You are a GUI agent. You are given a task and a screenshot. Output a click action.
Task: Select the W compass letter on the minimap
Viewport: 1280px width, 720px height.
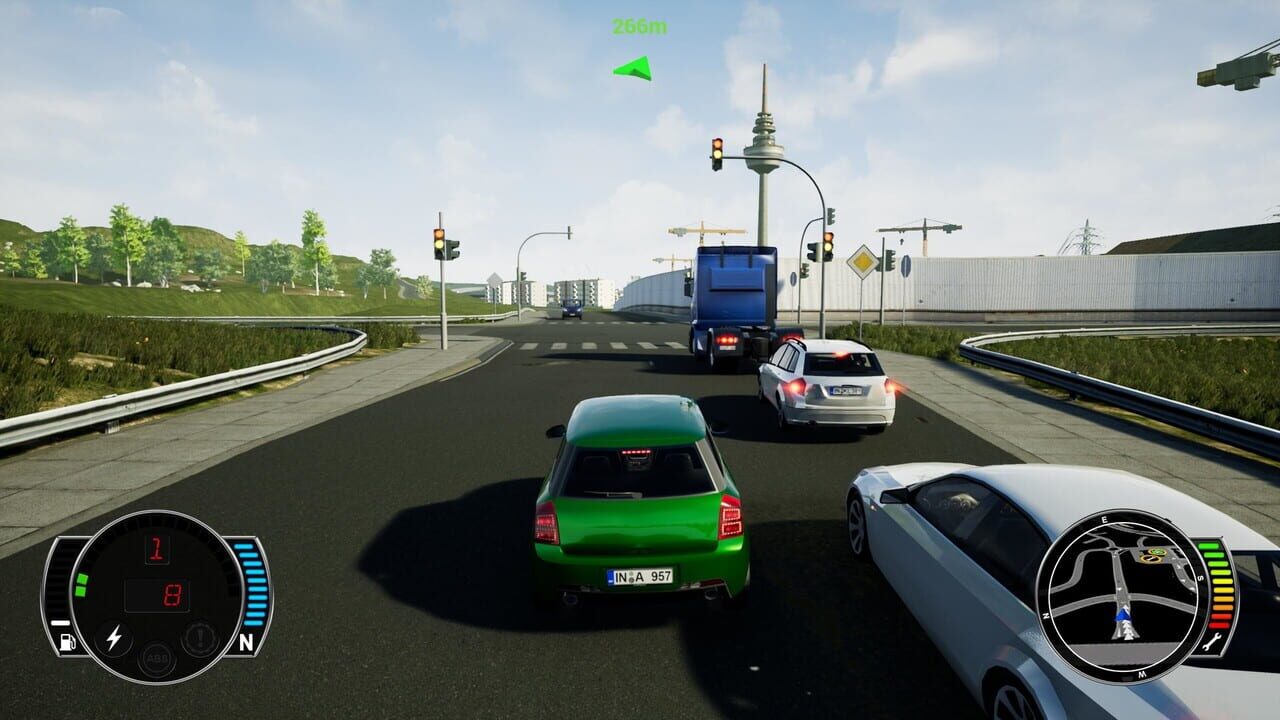(1141, 675)
